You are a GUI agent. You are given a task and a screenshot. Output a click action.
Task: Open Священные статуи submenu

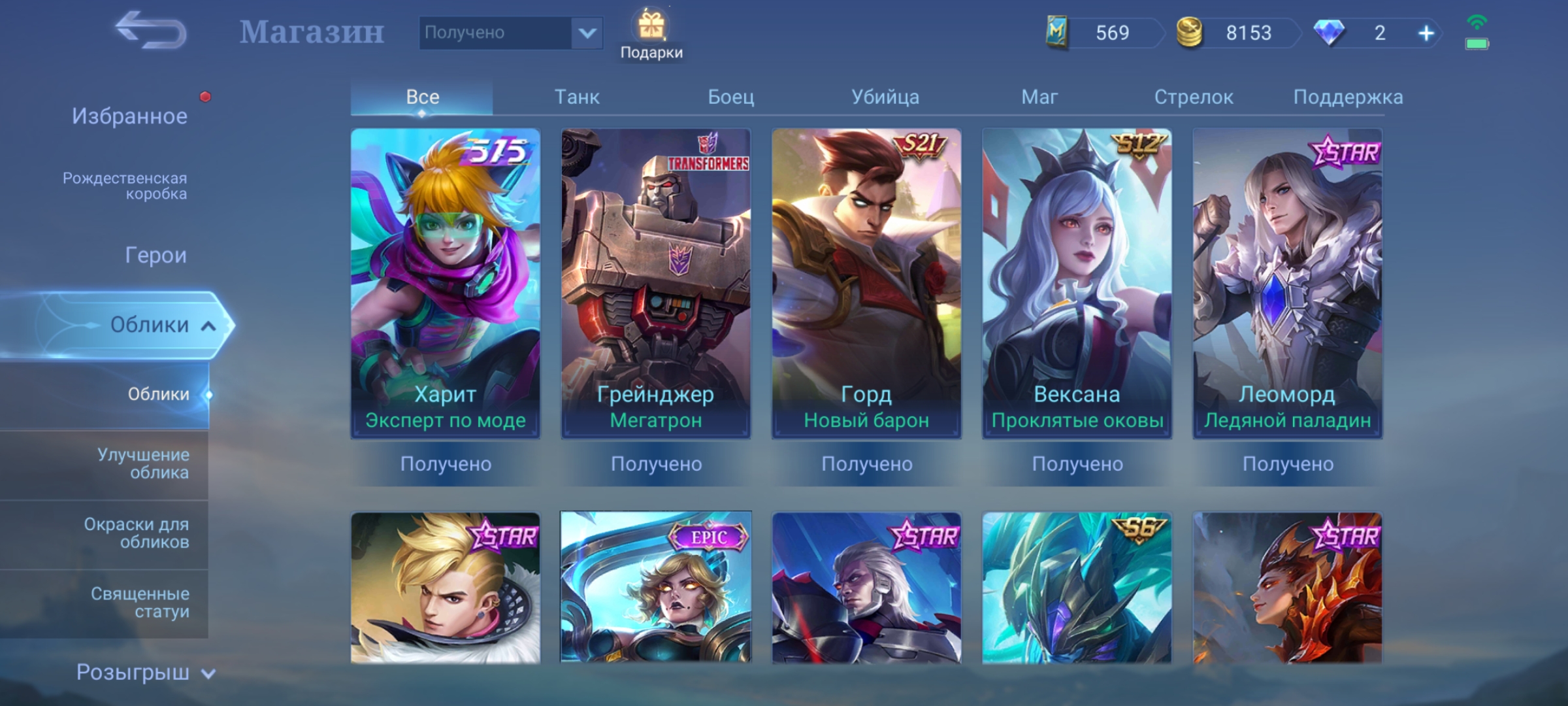coord(140,602)
